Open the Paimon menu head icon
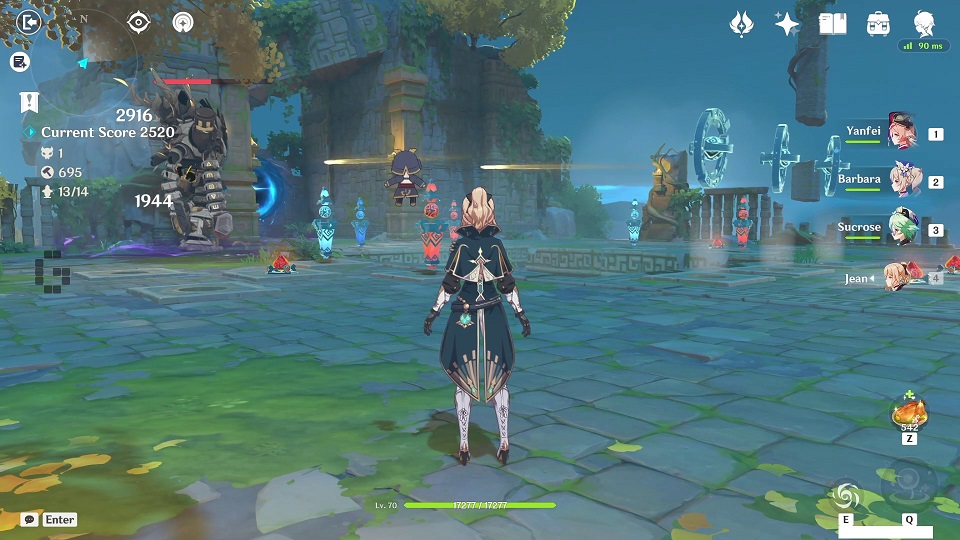This screenshot has width=960, height=540. tap(925, 22)
